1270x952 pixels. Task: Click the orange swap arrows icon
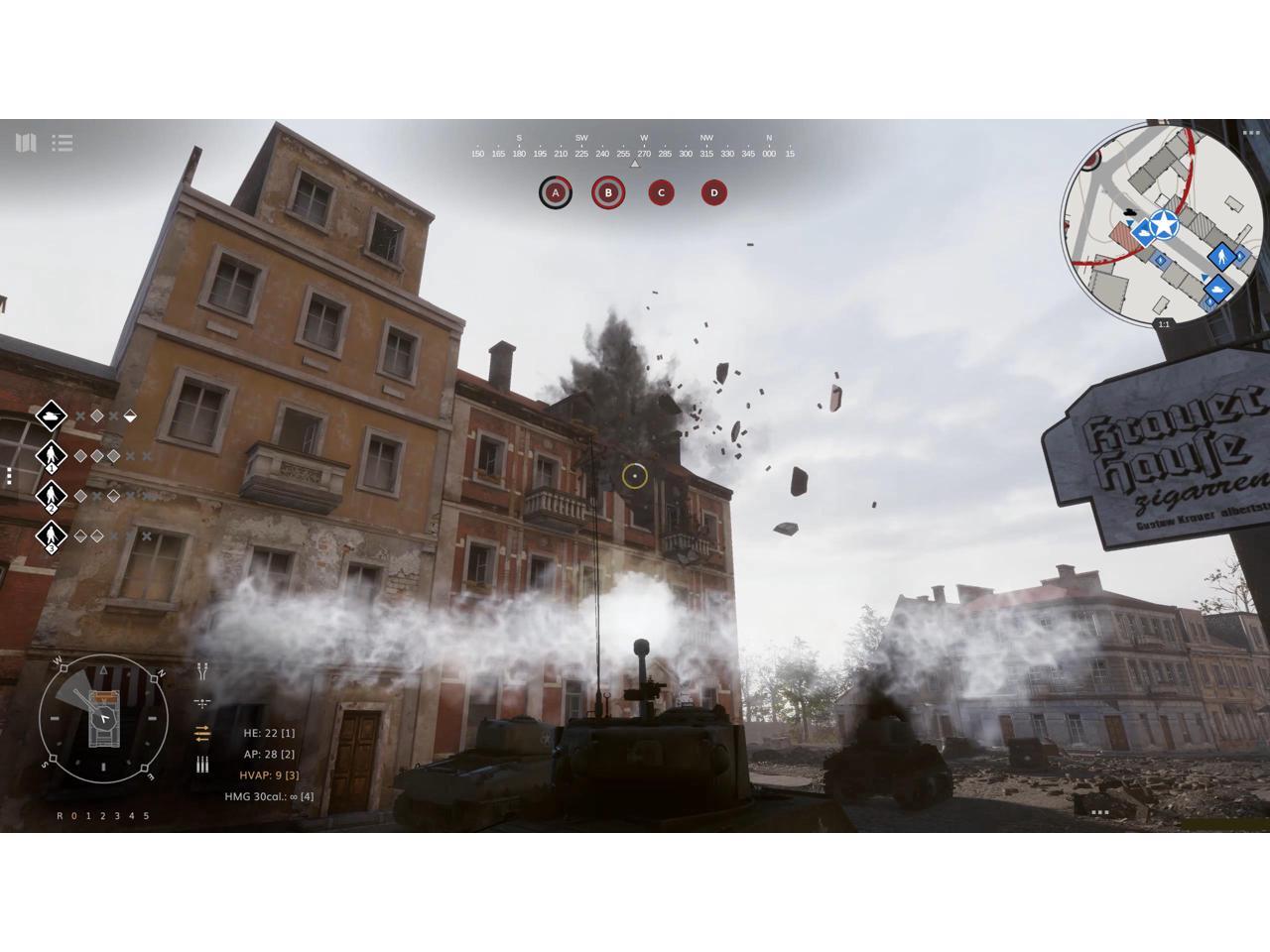click(x=202, y=734)
